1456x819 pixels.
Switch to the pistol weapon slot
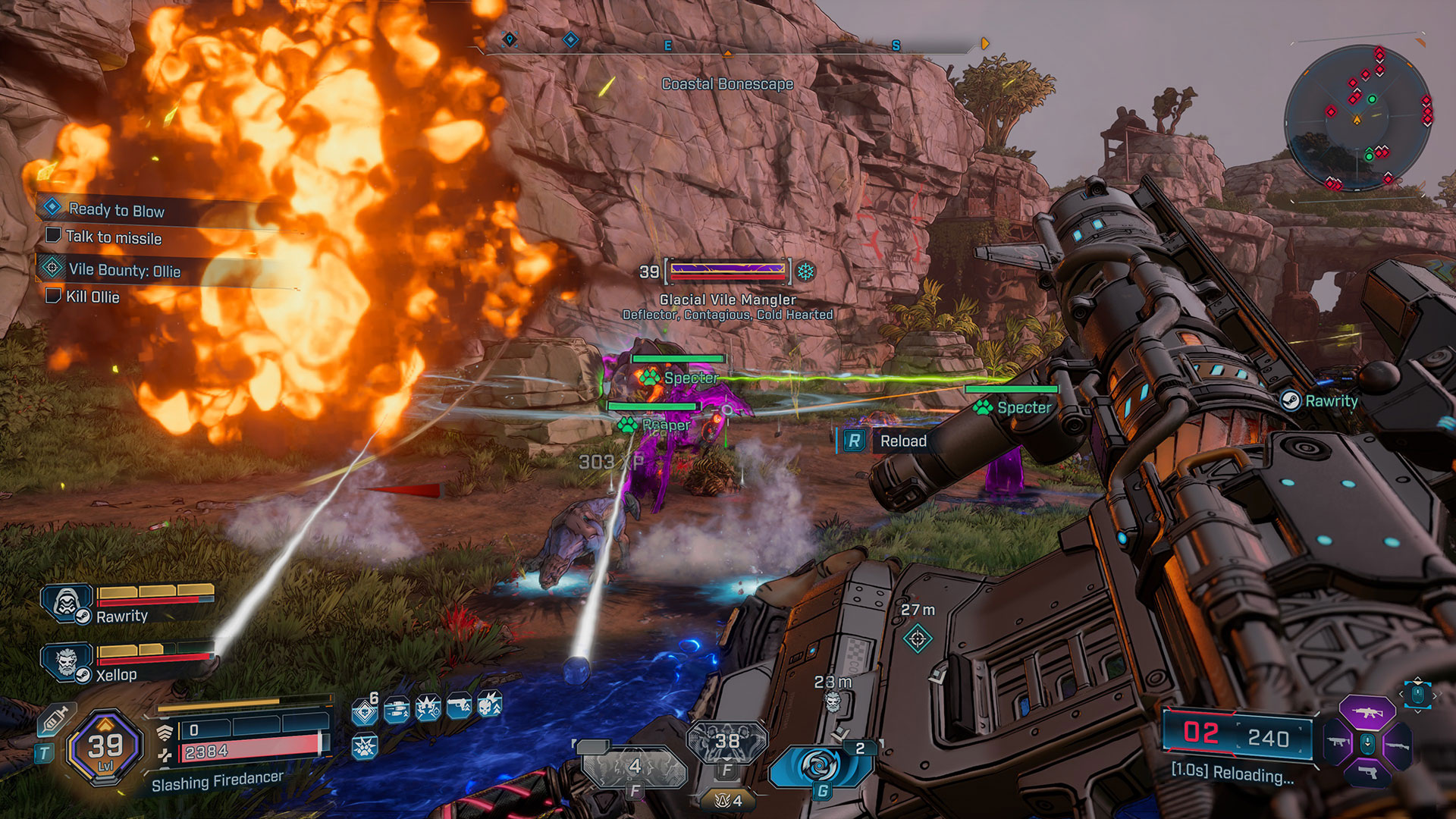tap(1367, 773)
